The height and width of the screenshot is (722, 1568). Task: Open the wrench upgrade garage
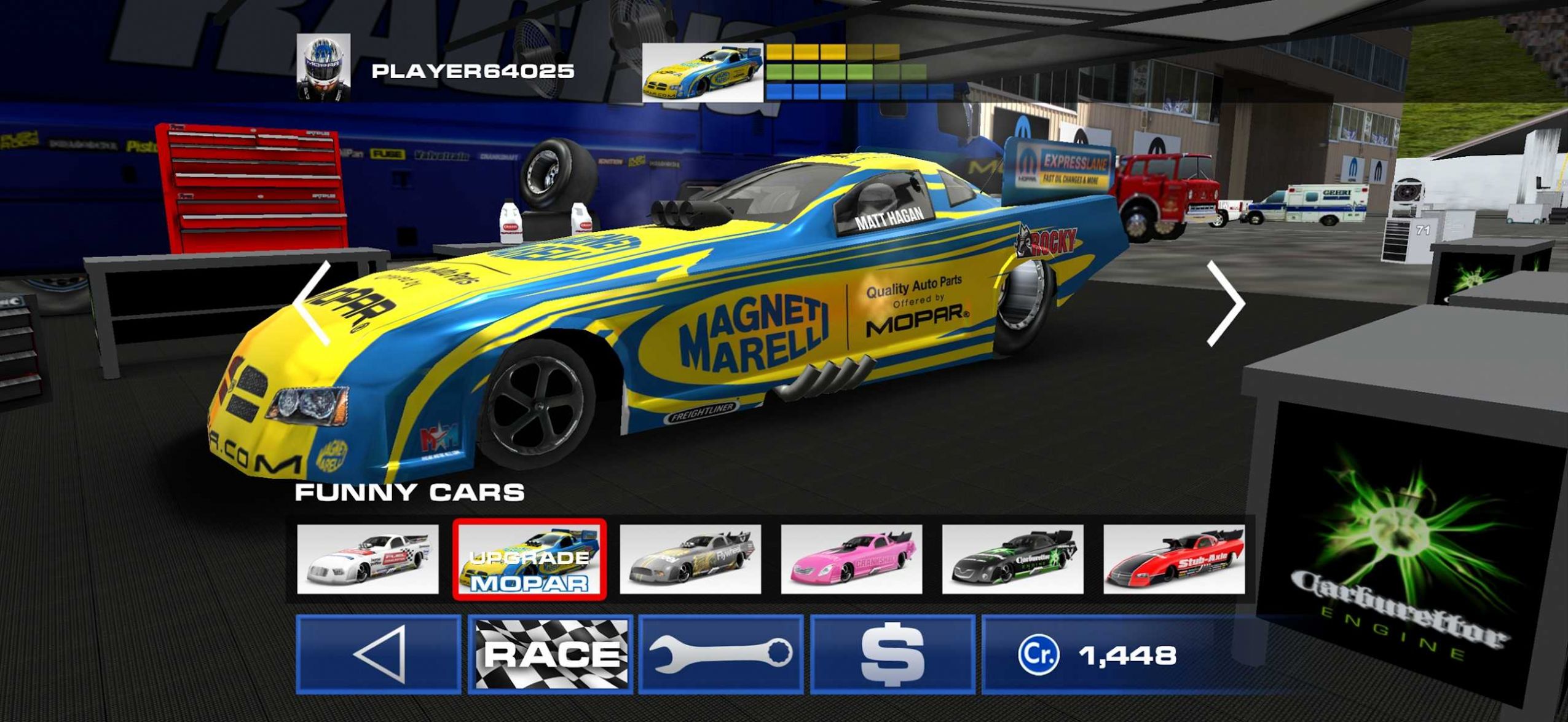point(720,654)
